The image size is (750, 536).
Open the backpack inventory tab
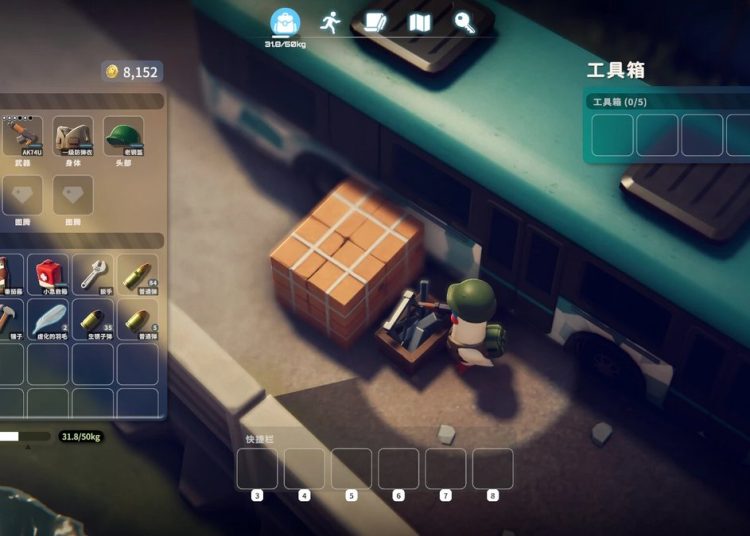(286, 23)
